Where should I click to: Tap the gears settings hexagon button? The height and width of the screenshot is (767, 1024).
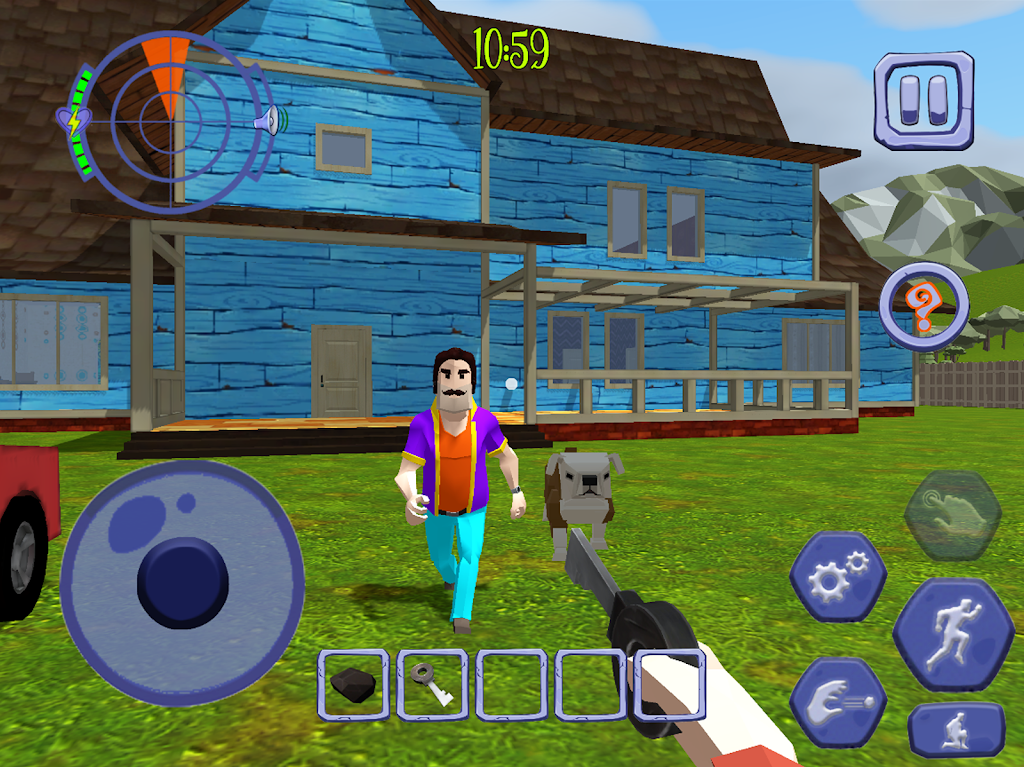click(x=837, y=578)
